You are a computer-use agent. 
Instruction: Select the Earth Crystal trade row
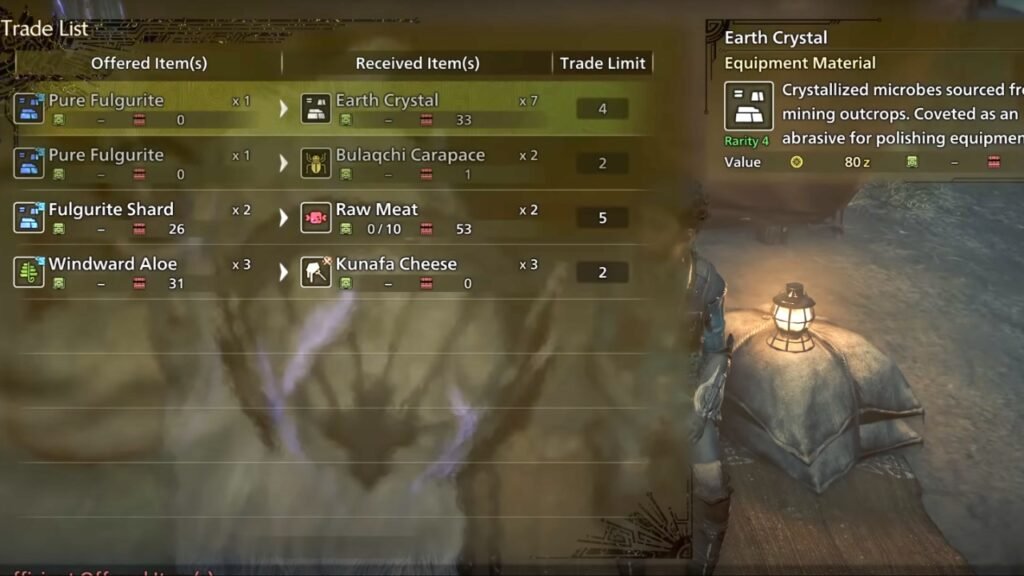(387, 108)
